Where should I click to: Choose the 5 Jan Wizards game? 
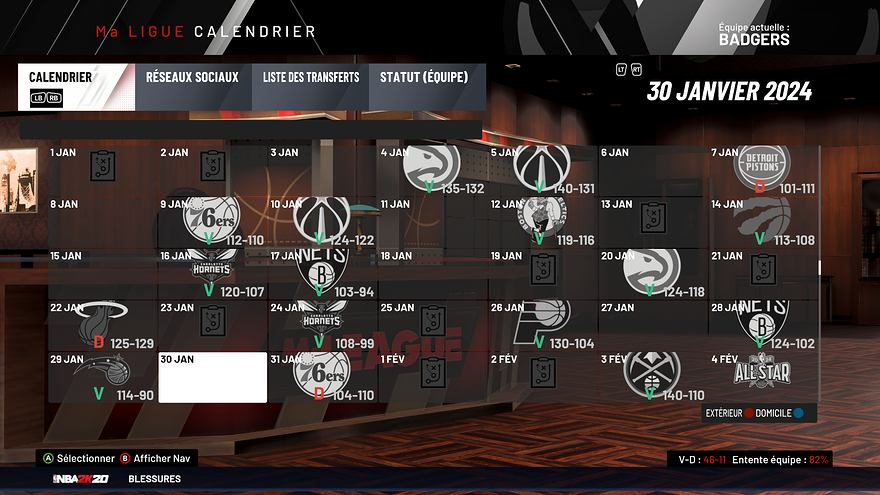point(543,170)
